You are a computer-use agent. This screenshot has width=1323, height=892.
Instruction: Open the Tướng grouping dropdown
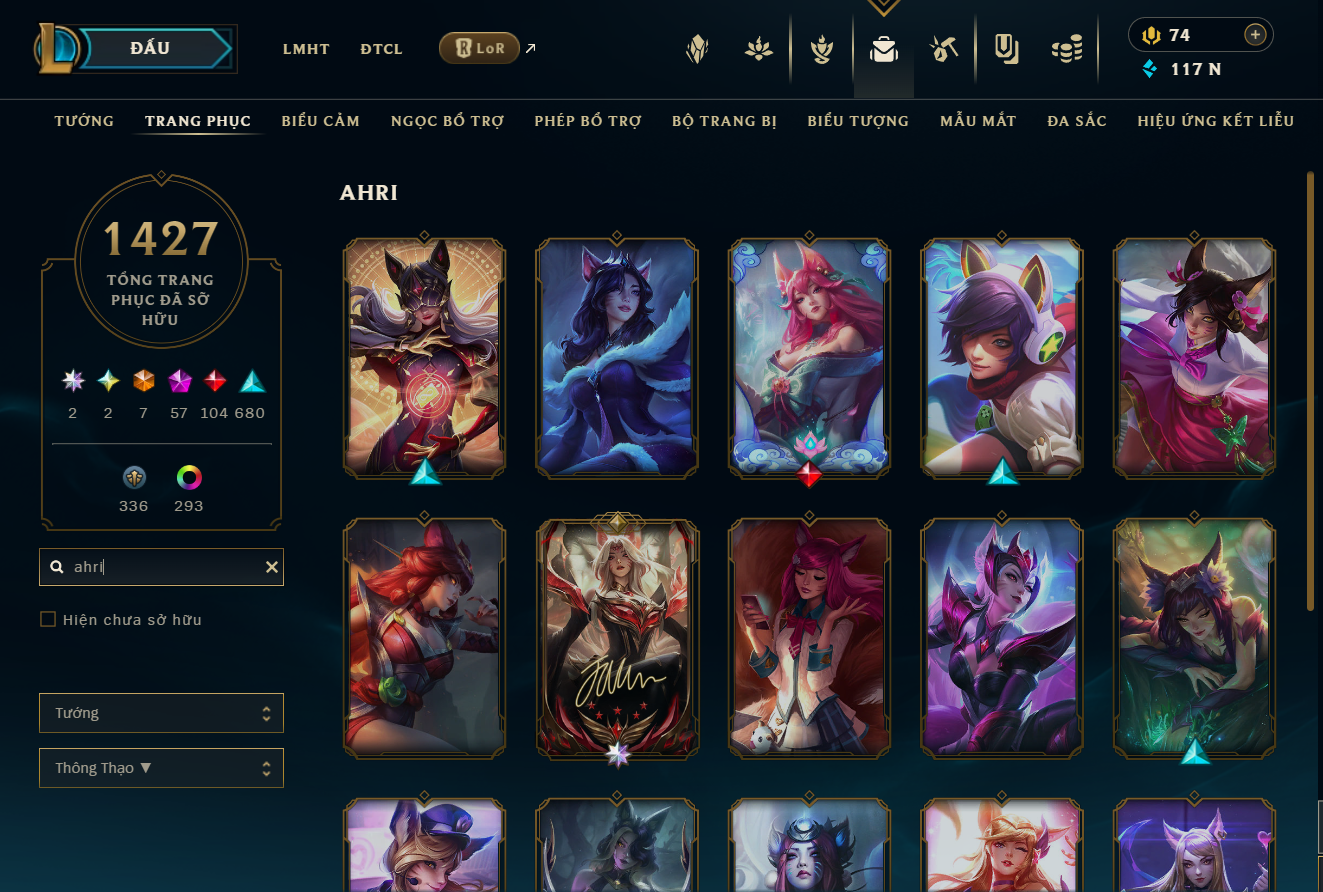pos(161,713)
